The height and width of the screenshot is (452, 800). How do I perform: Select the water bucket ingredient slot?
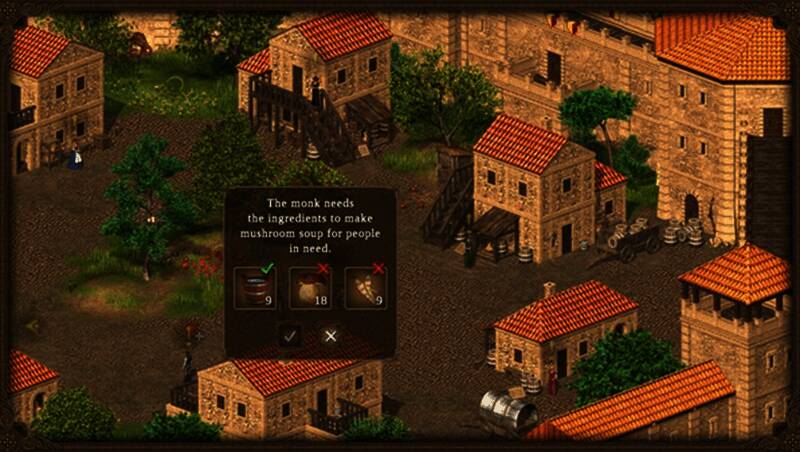(254, 287)
